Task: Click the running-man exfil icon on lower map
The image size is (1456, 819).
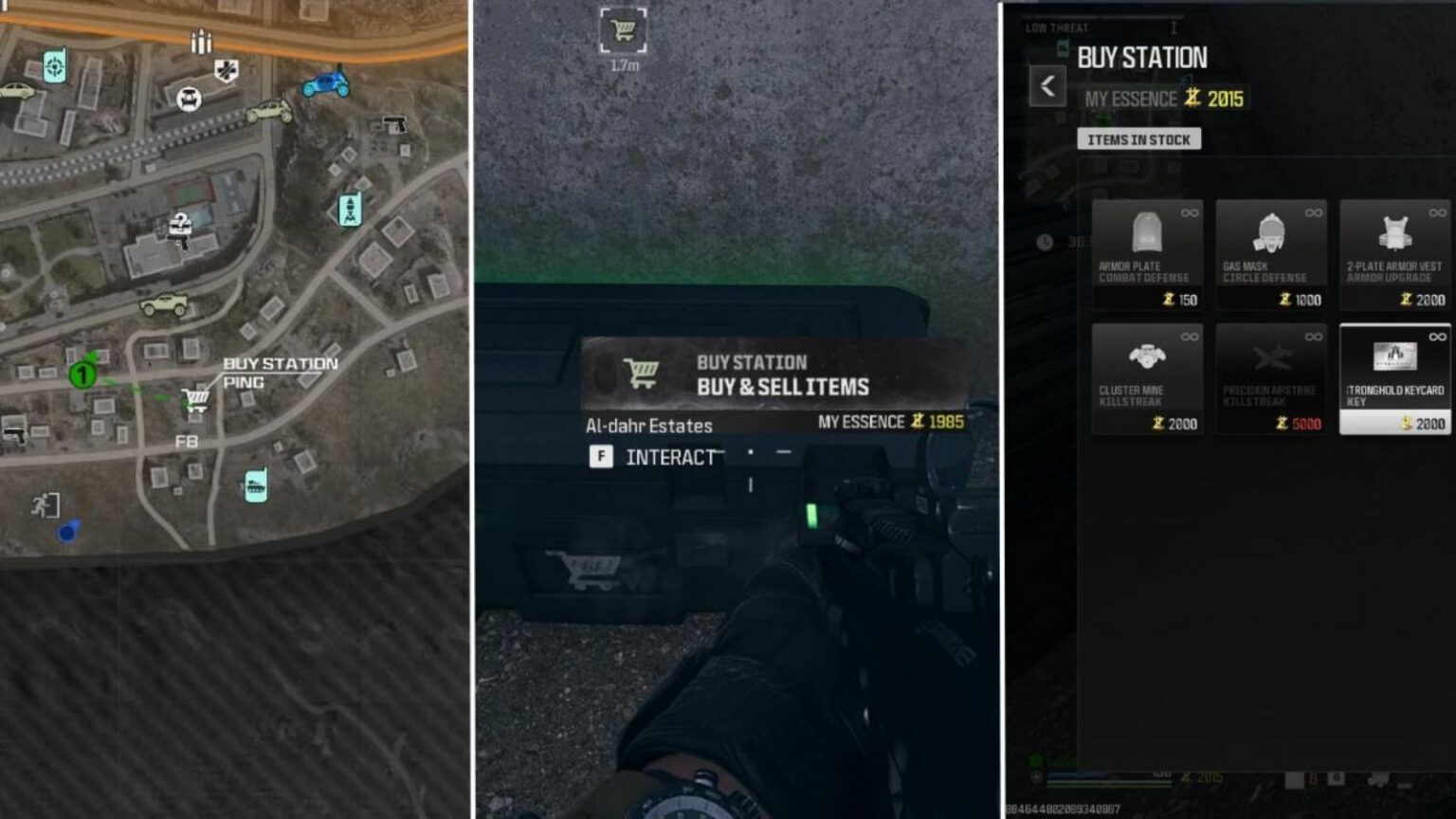Action: click(x=45, y=504)
